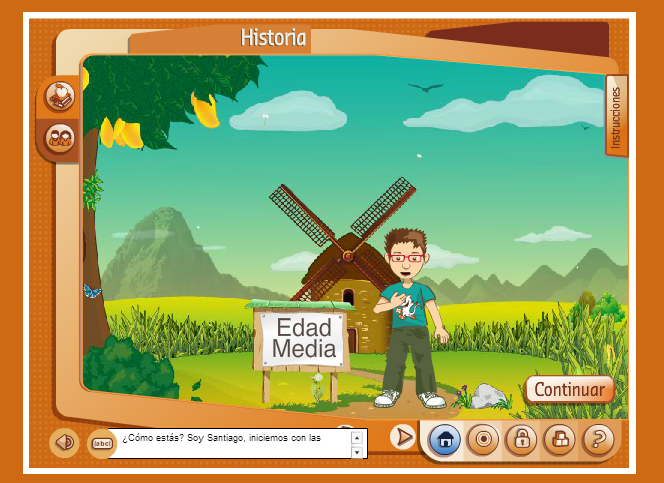This screenshot has height=483, width=664.
Task: Choose the building blocks icon button
Action: [x=559, y=438]
